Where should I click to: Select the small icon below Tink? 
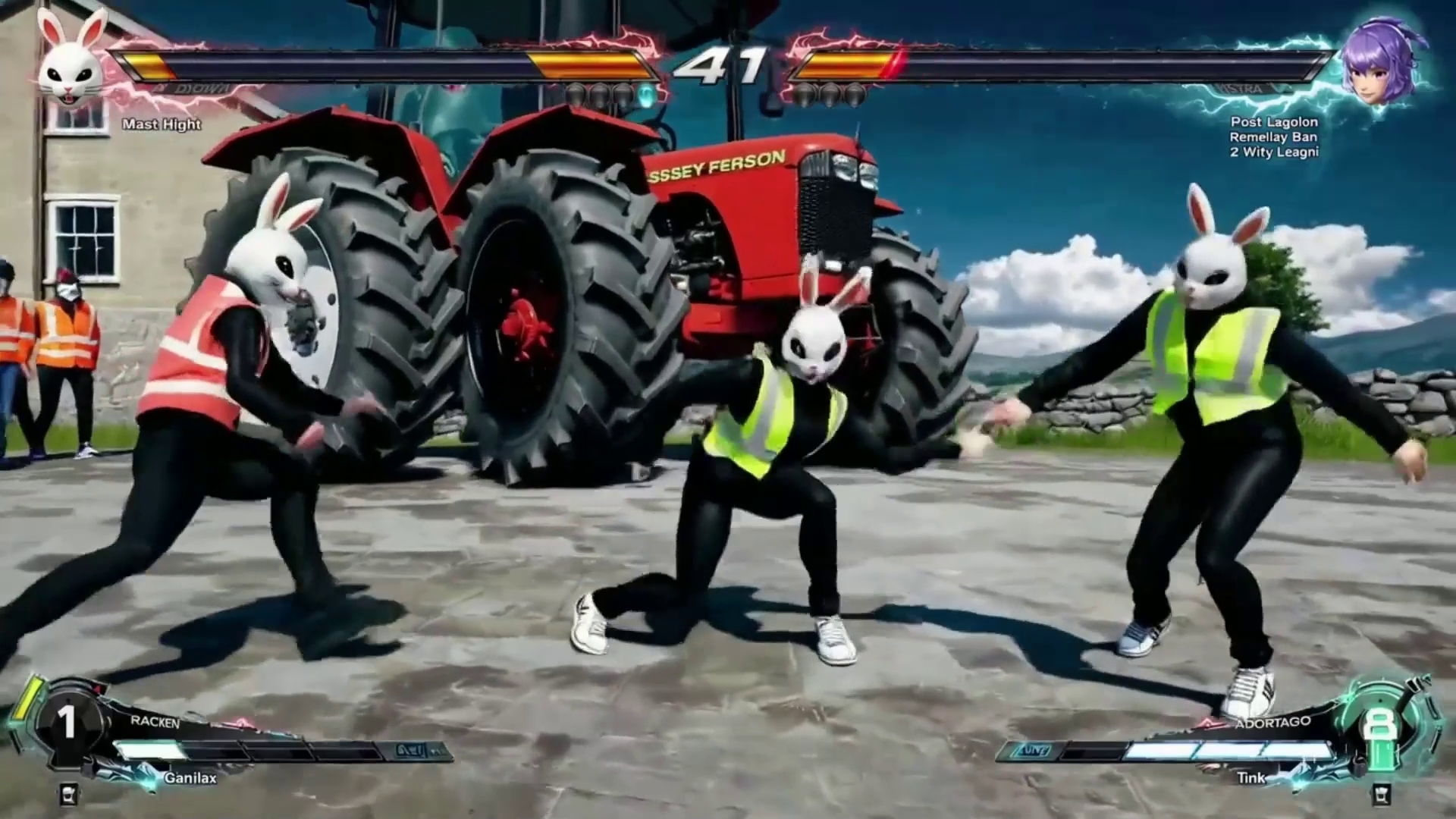[x=1381, y=794]
